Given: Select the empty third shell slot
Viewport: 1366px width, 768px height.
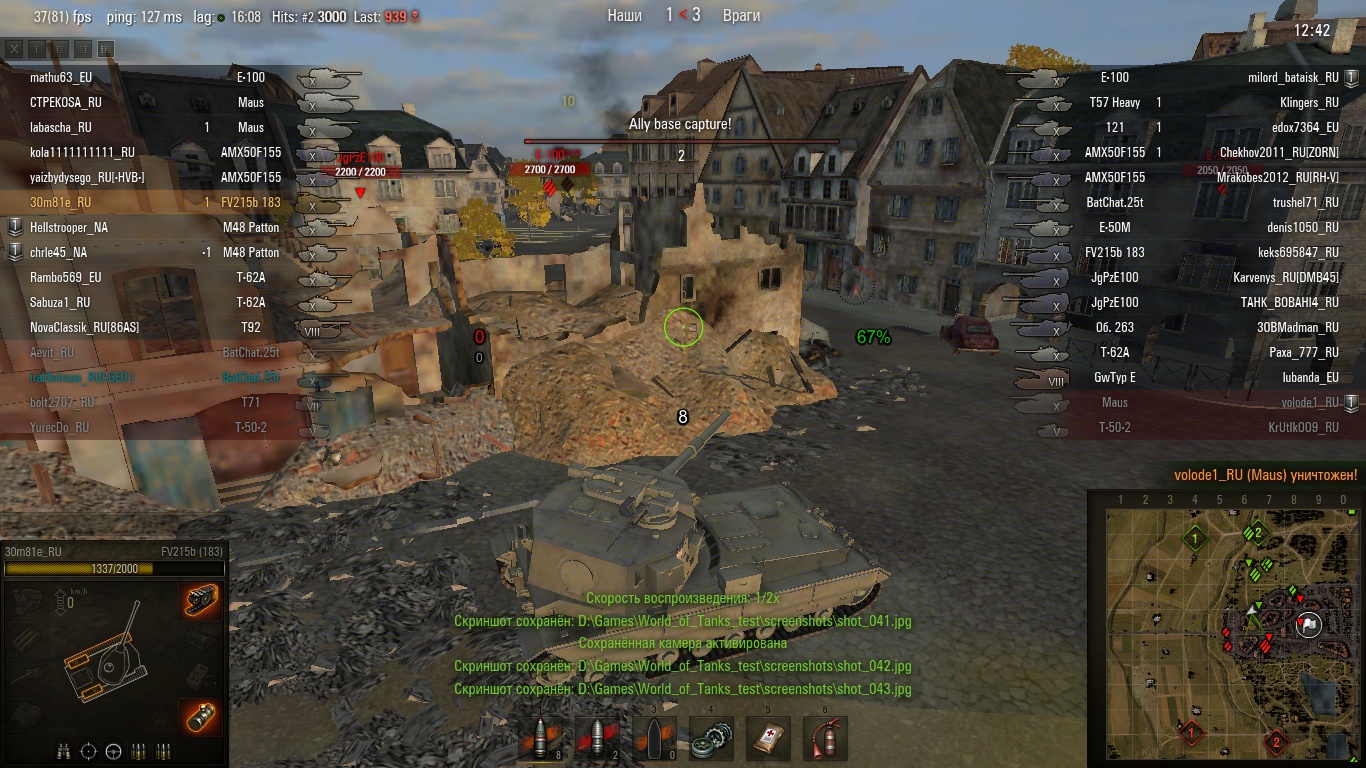Looking at the screenshot, I should pyautogui.click(x=654, y=738).
